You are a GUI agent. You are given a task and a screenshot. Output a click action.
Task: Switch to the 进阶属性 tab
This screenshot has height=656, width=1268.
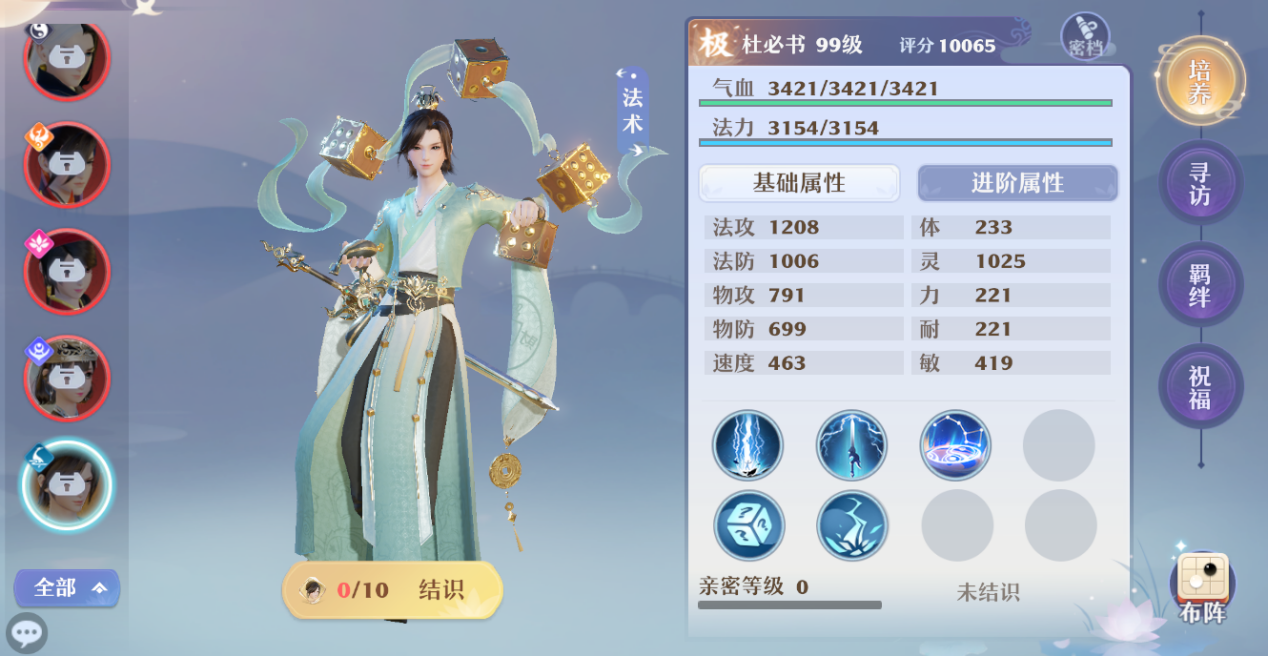1017,183
